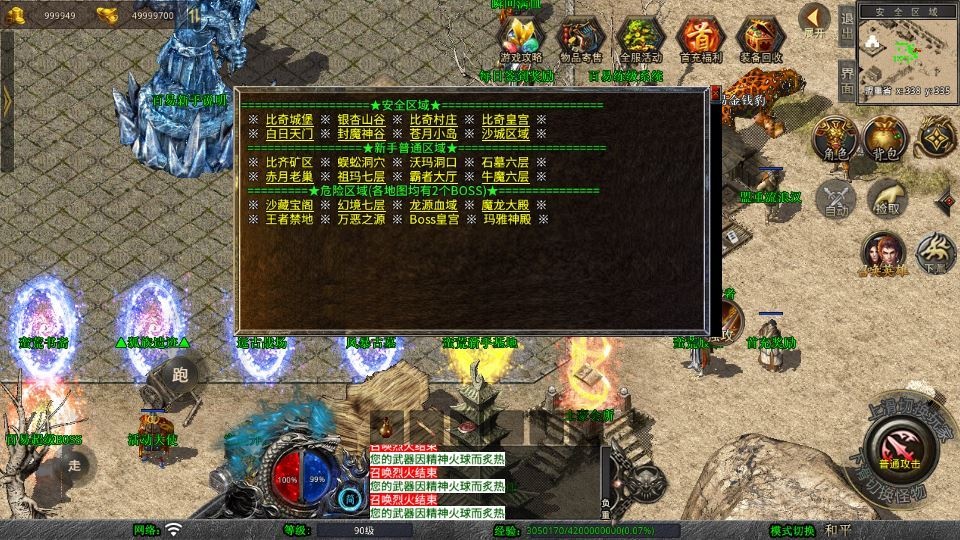Image resolution: width=960 pixels, height=540 pixels.
Task: Open the 首充福利 first recharge bonus
Action: 701,40
